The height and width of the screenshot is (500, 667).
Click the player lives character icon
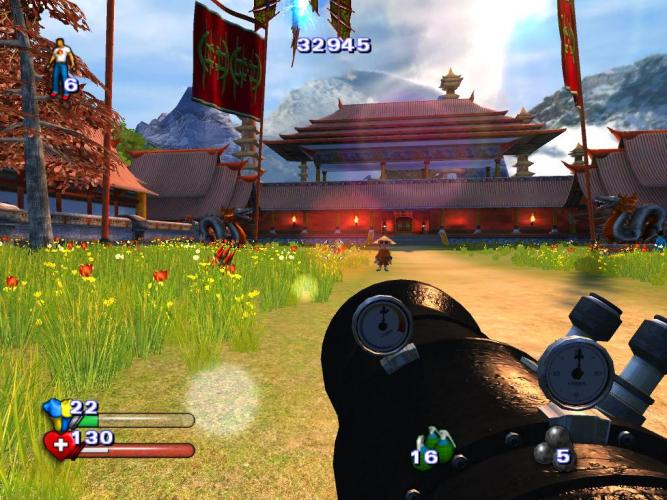(61, 65)
